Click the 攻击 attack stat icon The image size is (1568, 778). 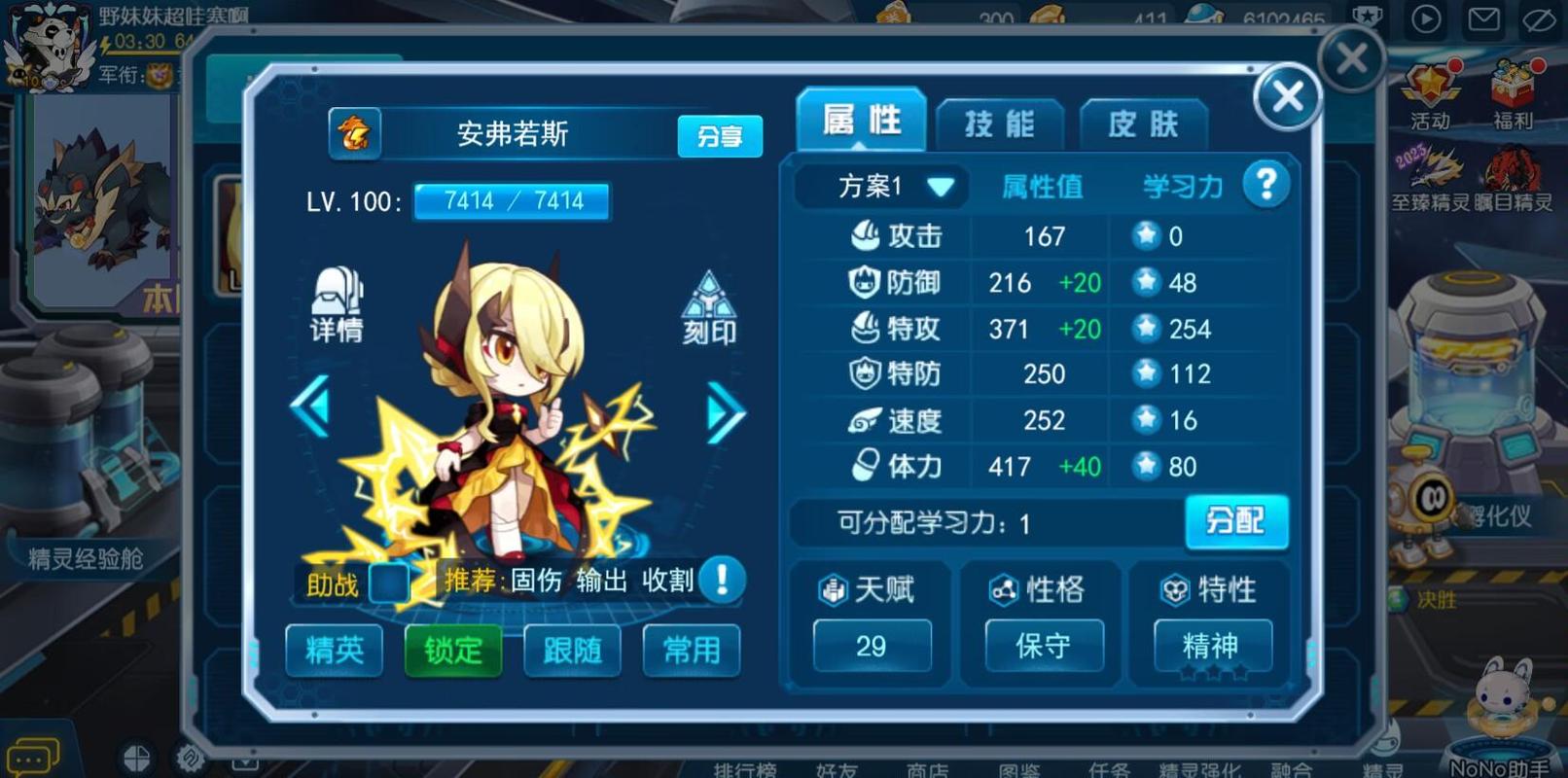pyautogui.click(x=864, y=235)
